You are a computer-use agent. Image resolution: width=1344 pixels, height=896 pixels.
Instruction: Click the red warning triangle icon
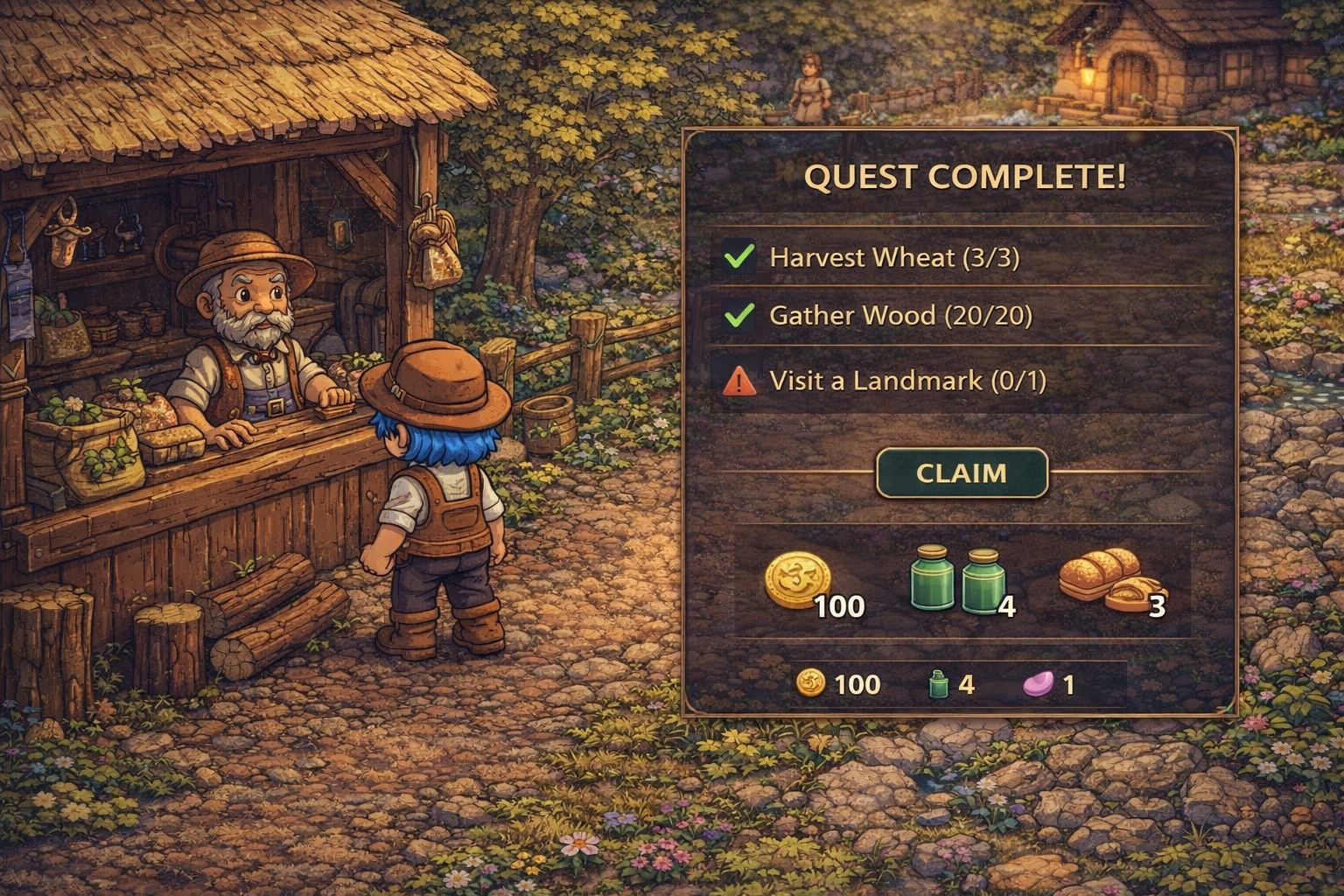tap(739, 381)
